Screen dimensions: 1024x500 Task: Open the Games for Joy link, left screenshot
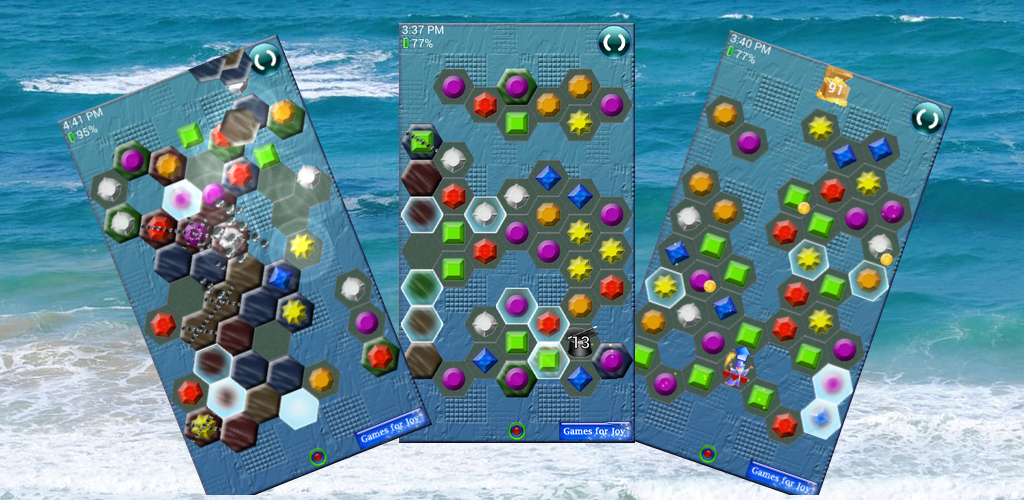coord(393,423)
